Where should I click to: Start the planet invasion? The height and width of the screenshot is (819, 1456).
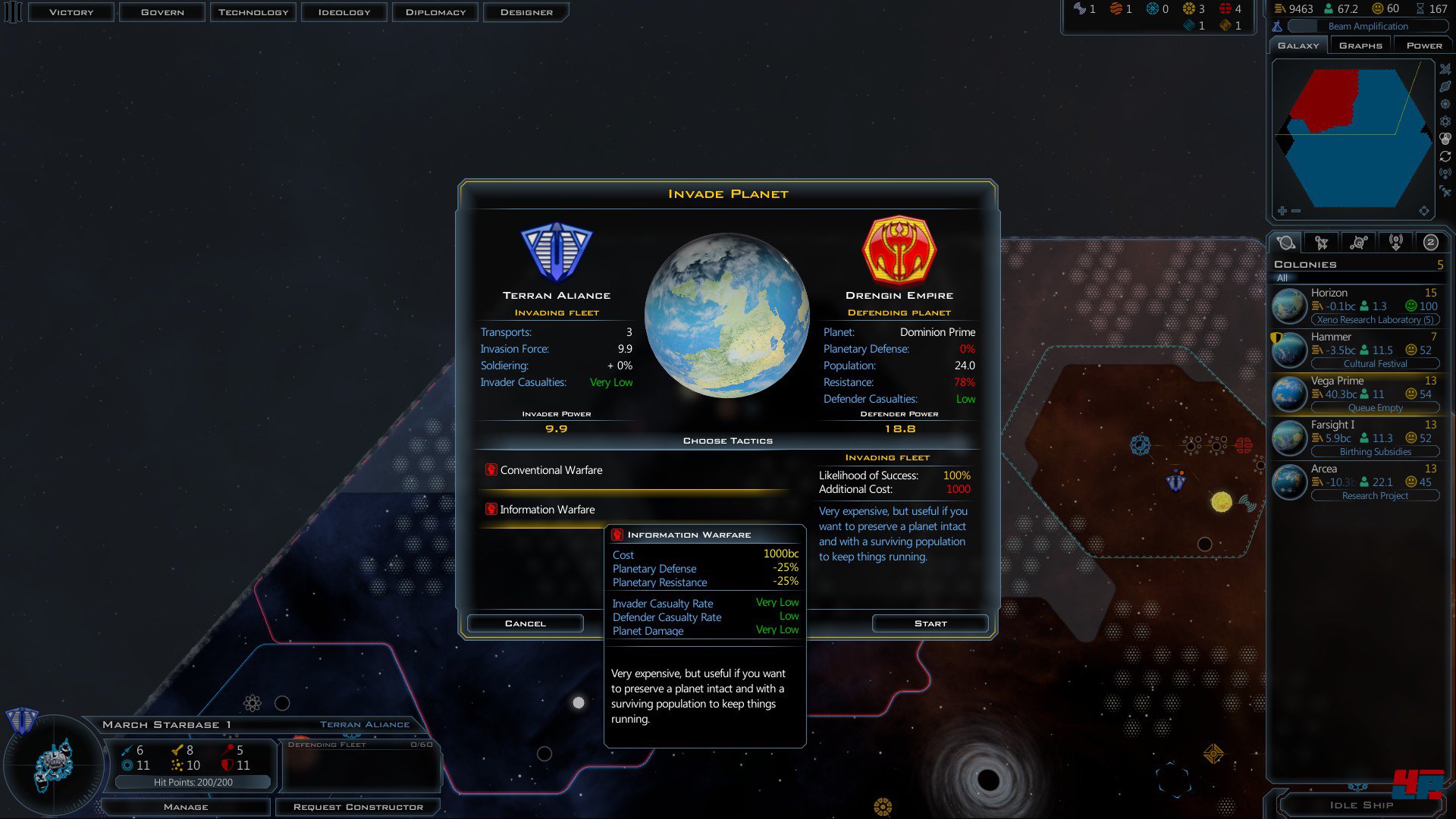[930, 623]
